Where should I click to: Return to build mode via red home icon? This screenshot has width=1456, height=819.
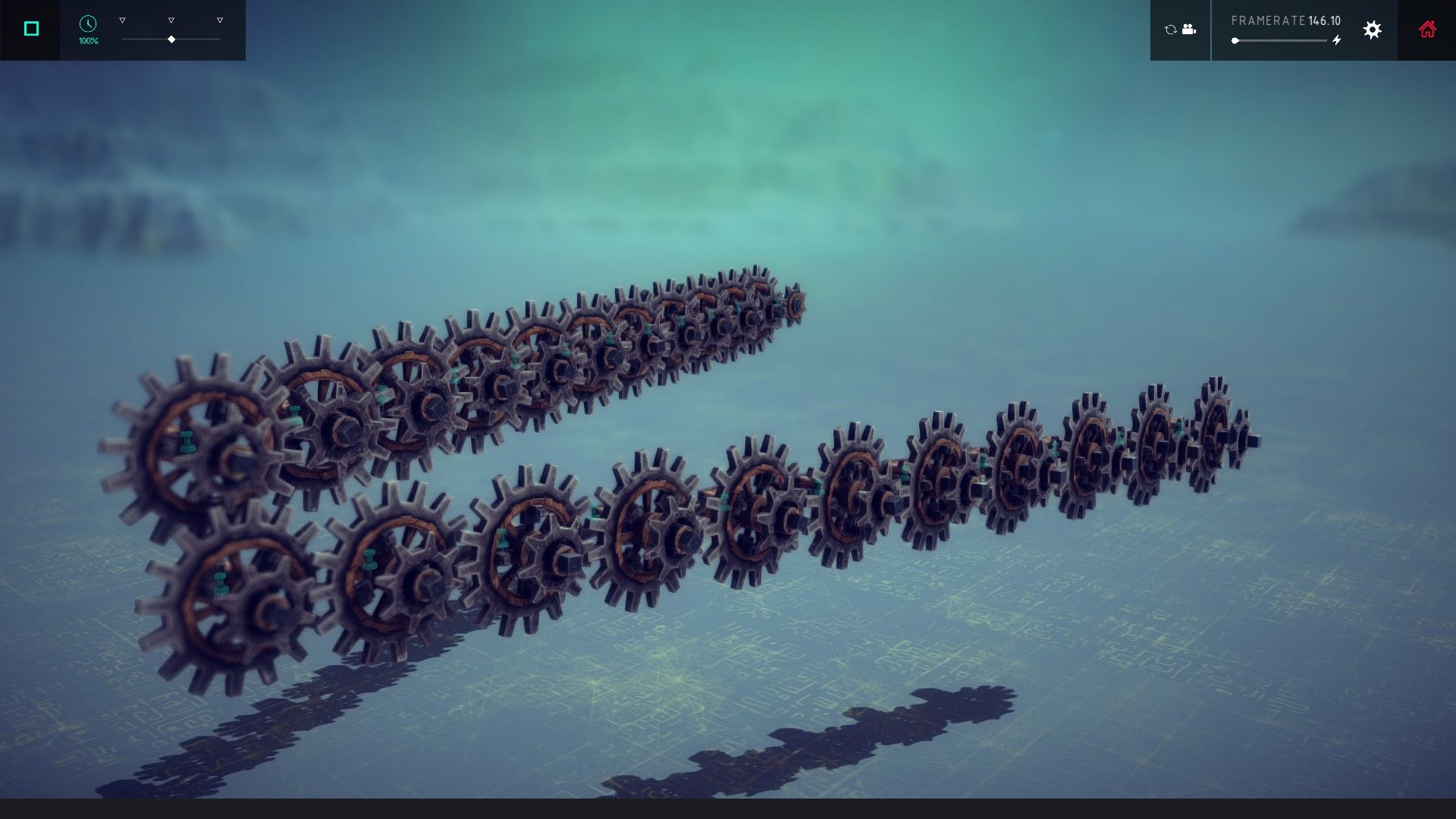pyautogui.click(x=1428, y=30)
